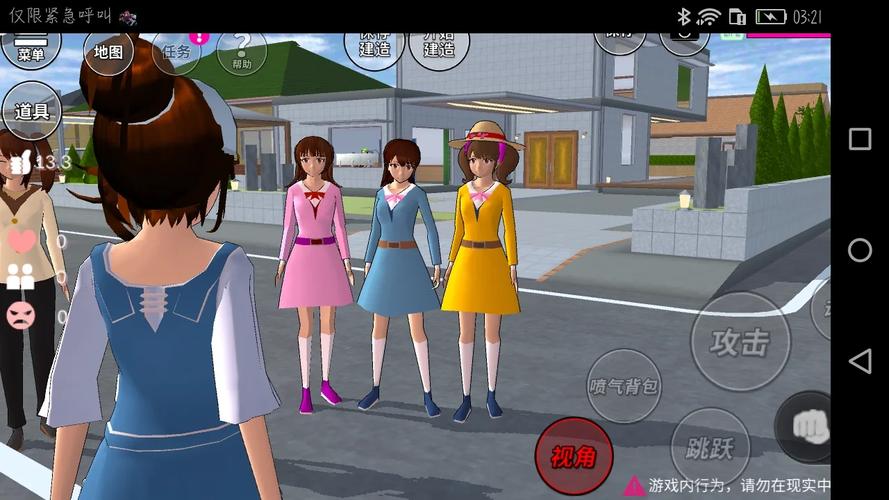Activate the 喷气背包 jetpack button

(624, 386)
